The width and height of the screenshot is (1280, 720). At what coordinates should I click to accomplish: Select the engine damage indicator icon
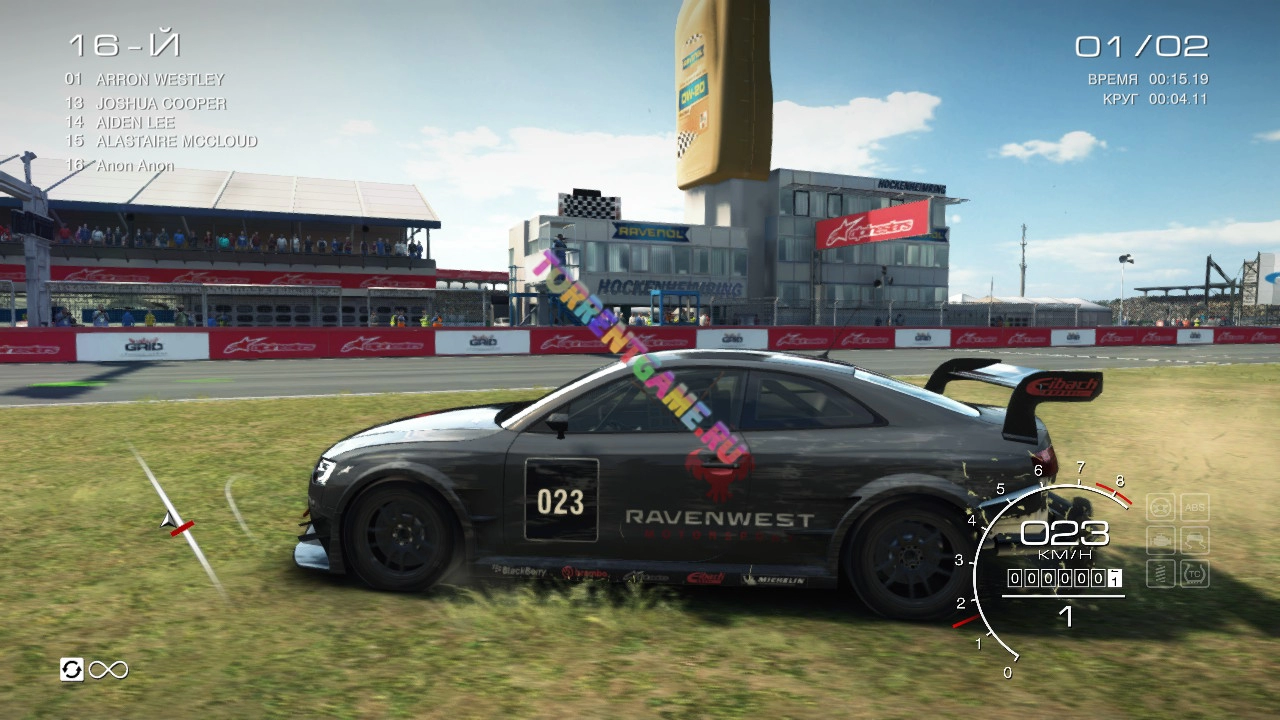(x=1160, y=541)
